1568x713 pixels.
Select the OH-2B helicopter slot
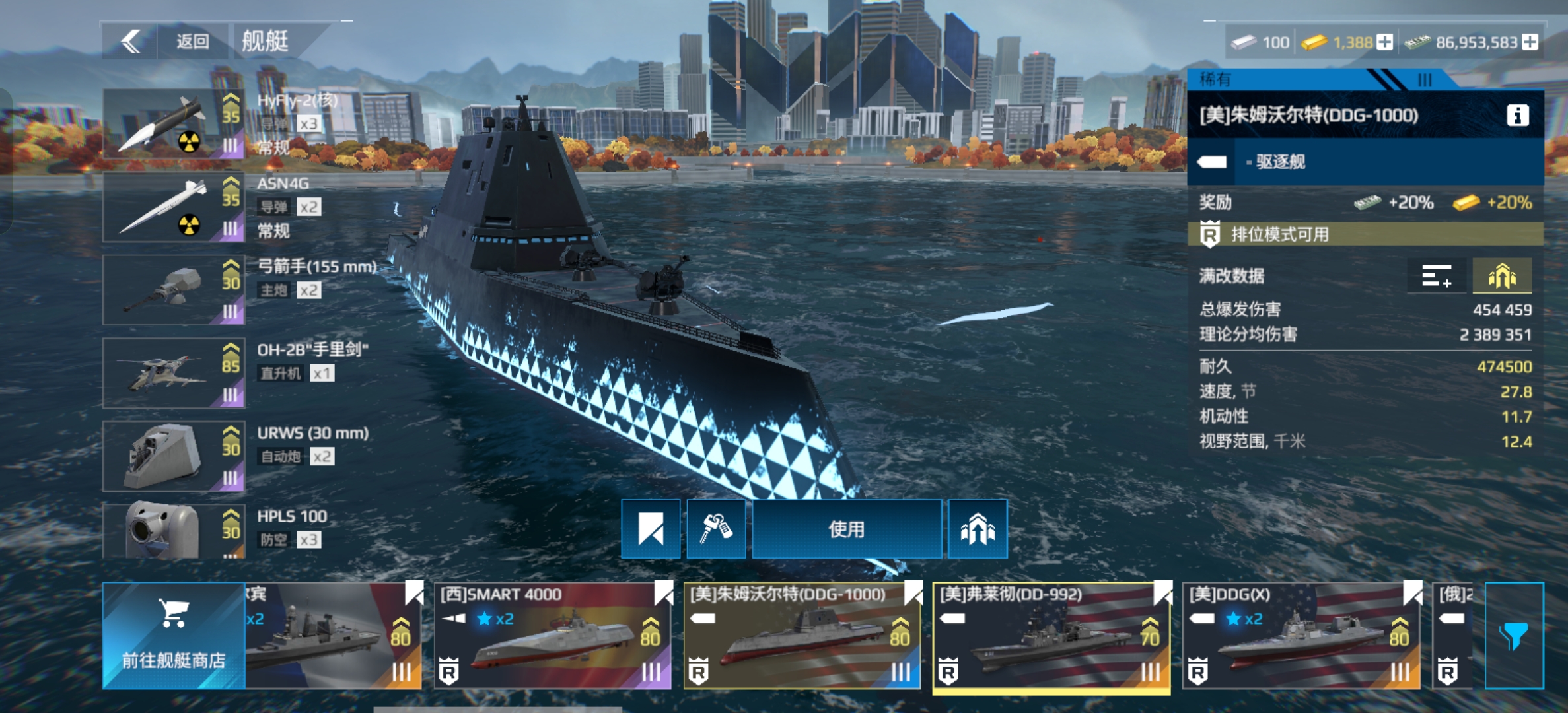coord(174,373)
